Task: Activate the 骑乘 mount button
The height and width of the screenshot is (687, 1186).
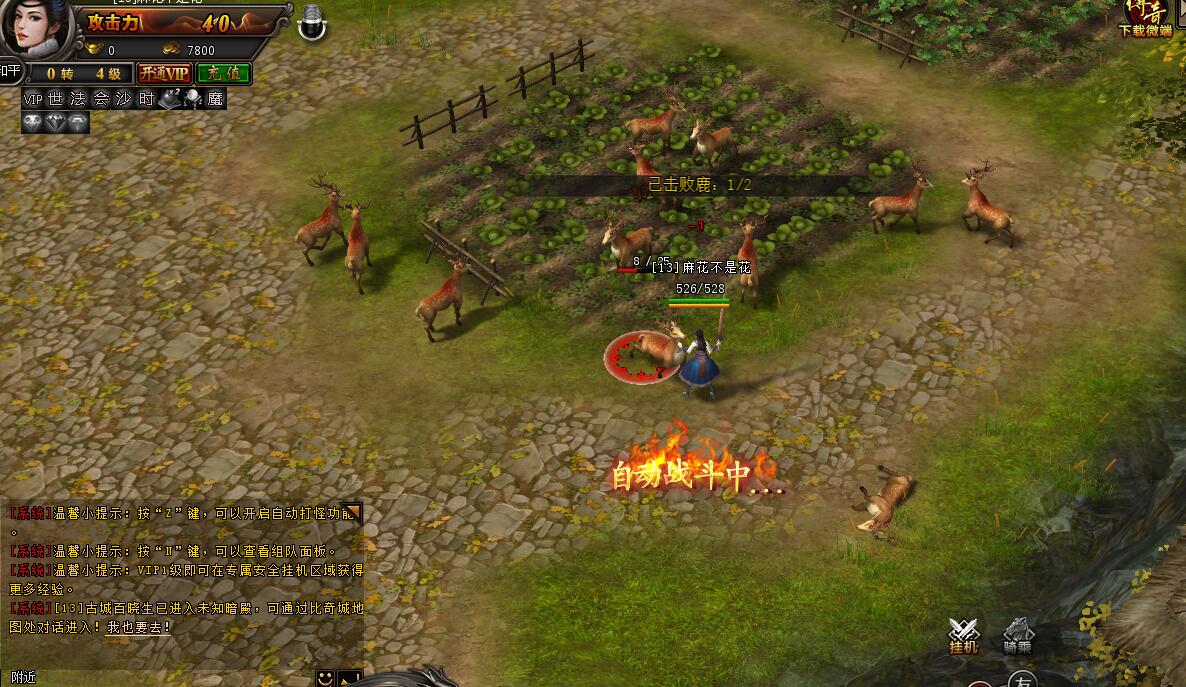Action: point(1018,635)
